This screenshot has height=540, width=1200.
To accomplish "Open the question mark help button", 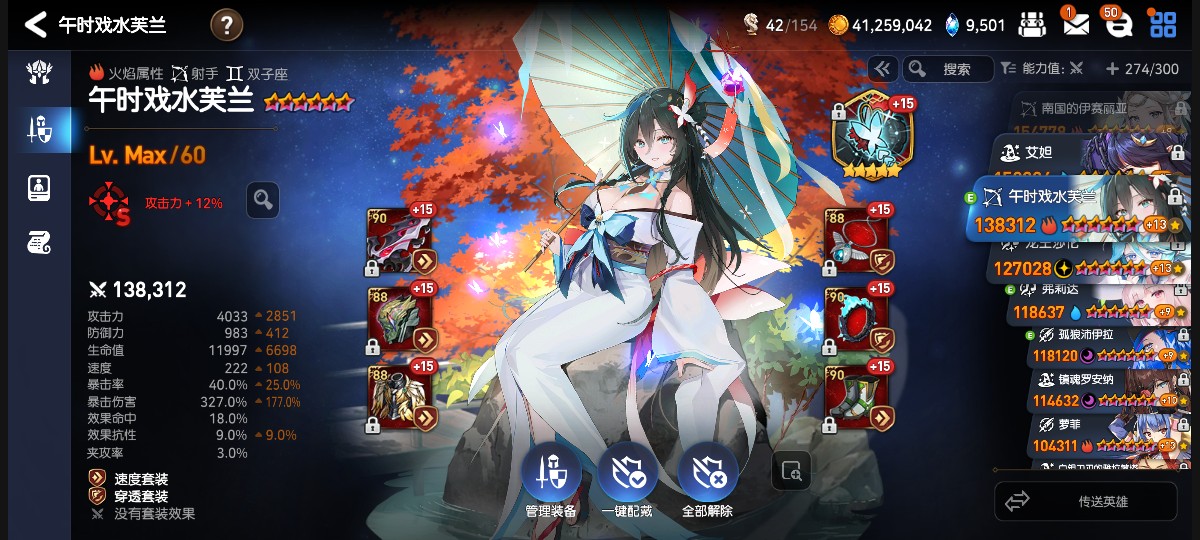I will pyautogui.click(x=226, y=25).
